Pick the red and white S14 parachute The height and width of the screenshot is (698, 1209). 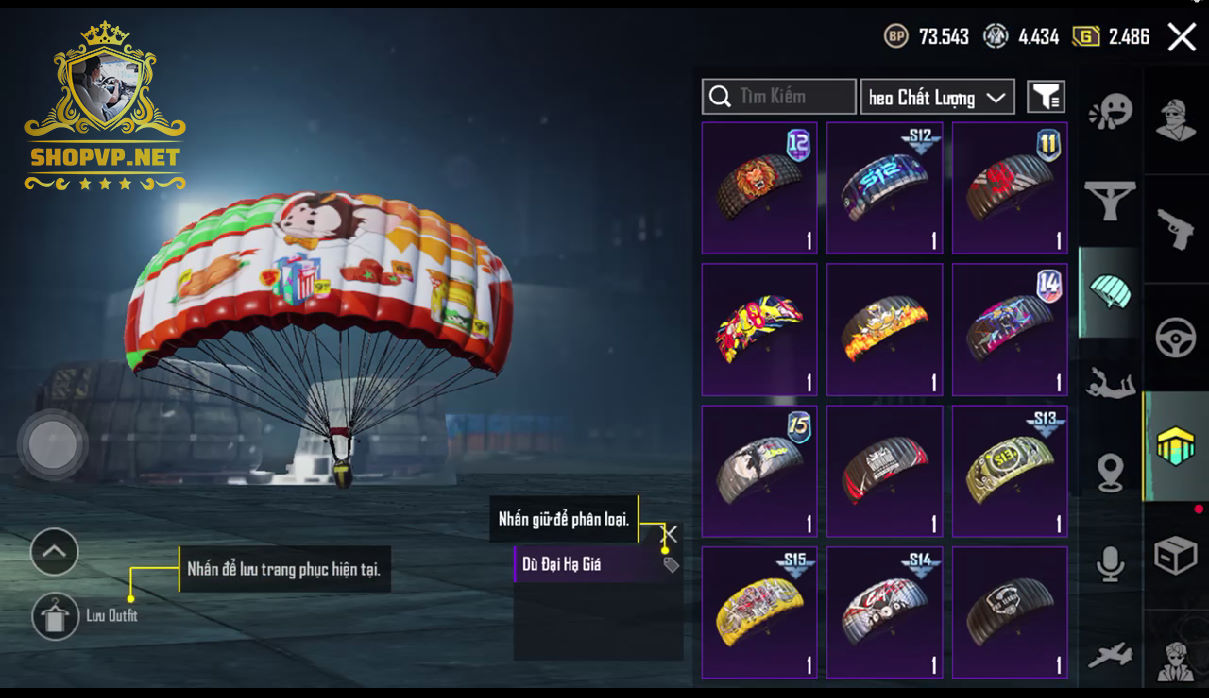(x=884, y=612)
